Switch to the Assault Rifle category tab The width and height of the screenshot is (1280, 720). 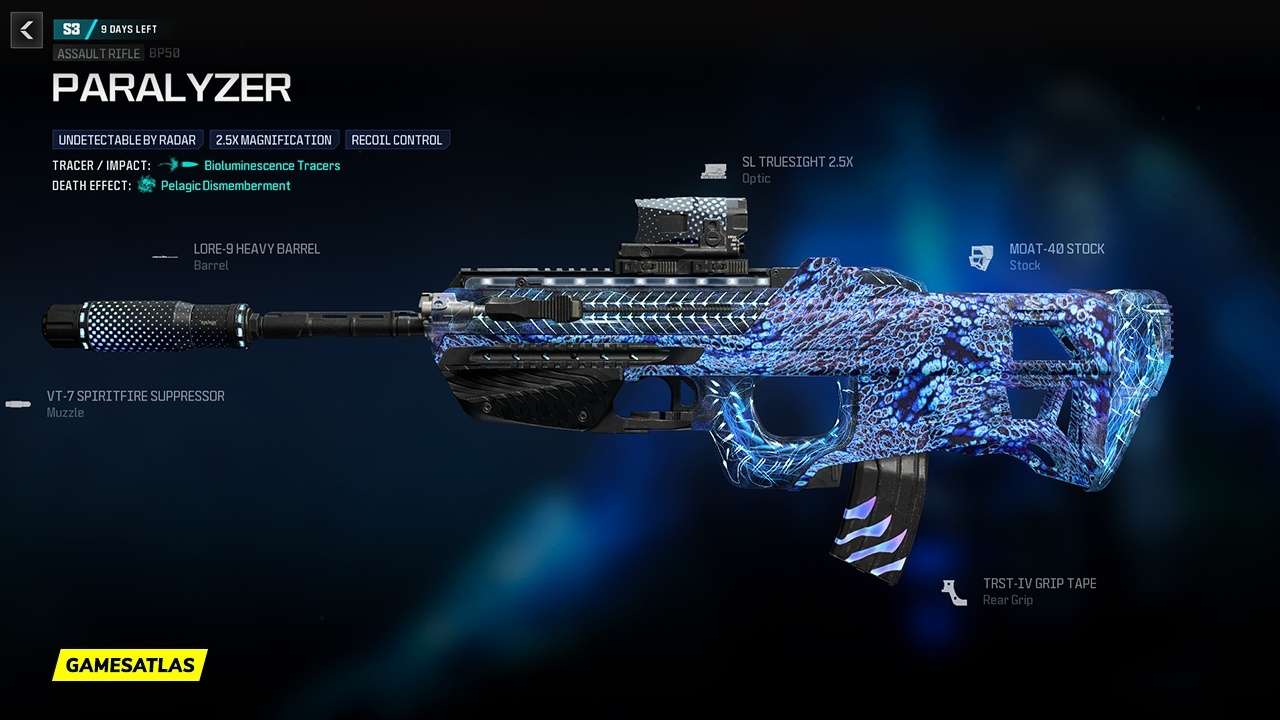[98, 53]
